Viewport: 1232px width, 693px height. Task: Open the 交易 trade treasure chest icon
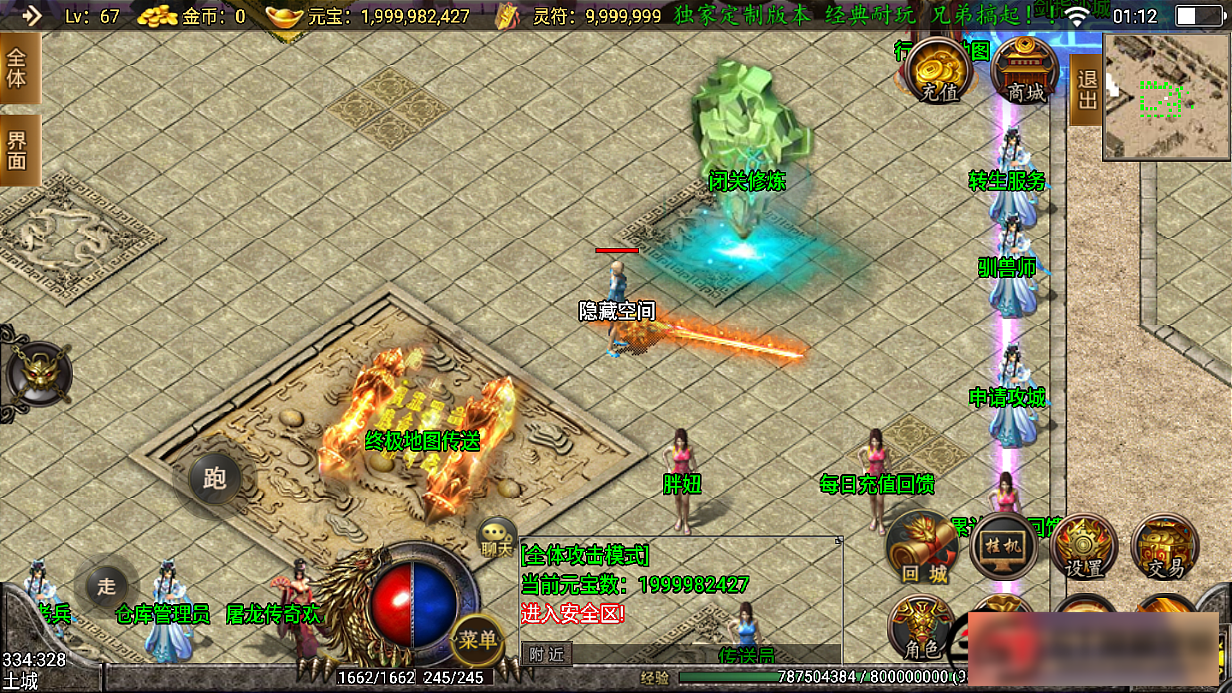click(x=1164, y=547)
